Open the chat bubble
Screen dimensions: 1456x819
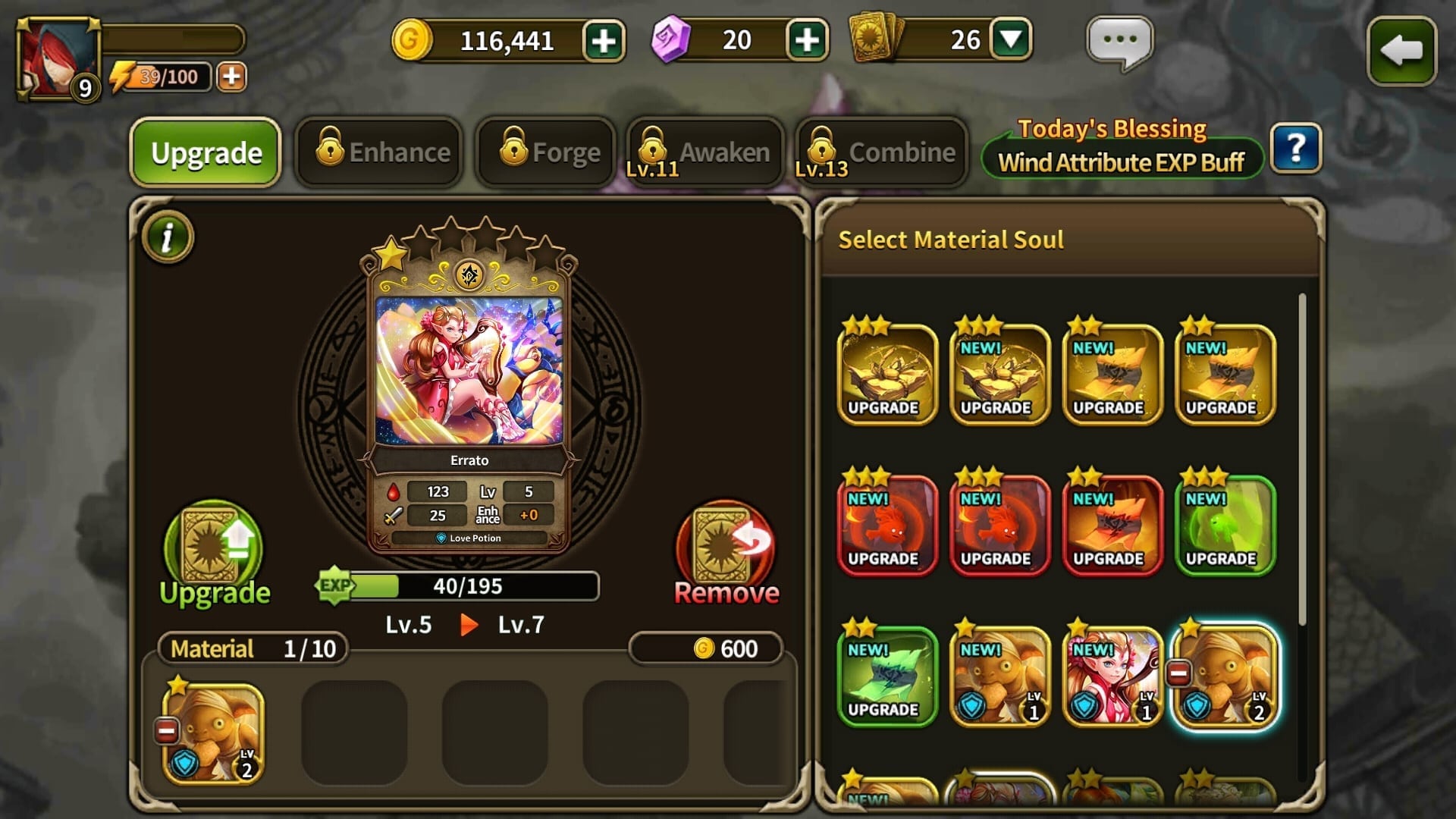point(1119,42)
